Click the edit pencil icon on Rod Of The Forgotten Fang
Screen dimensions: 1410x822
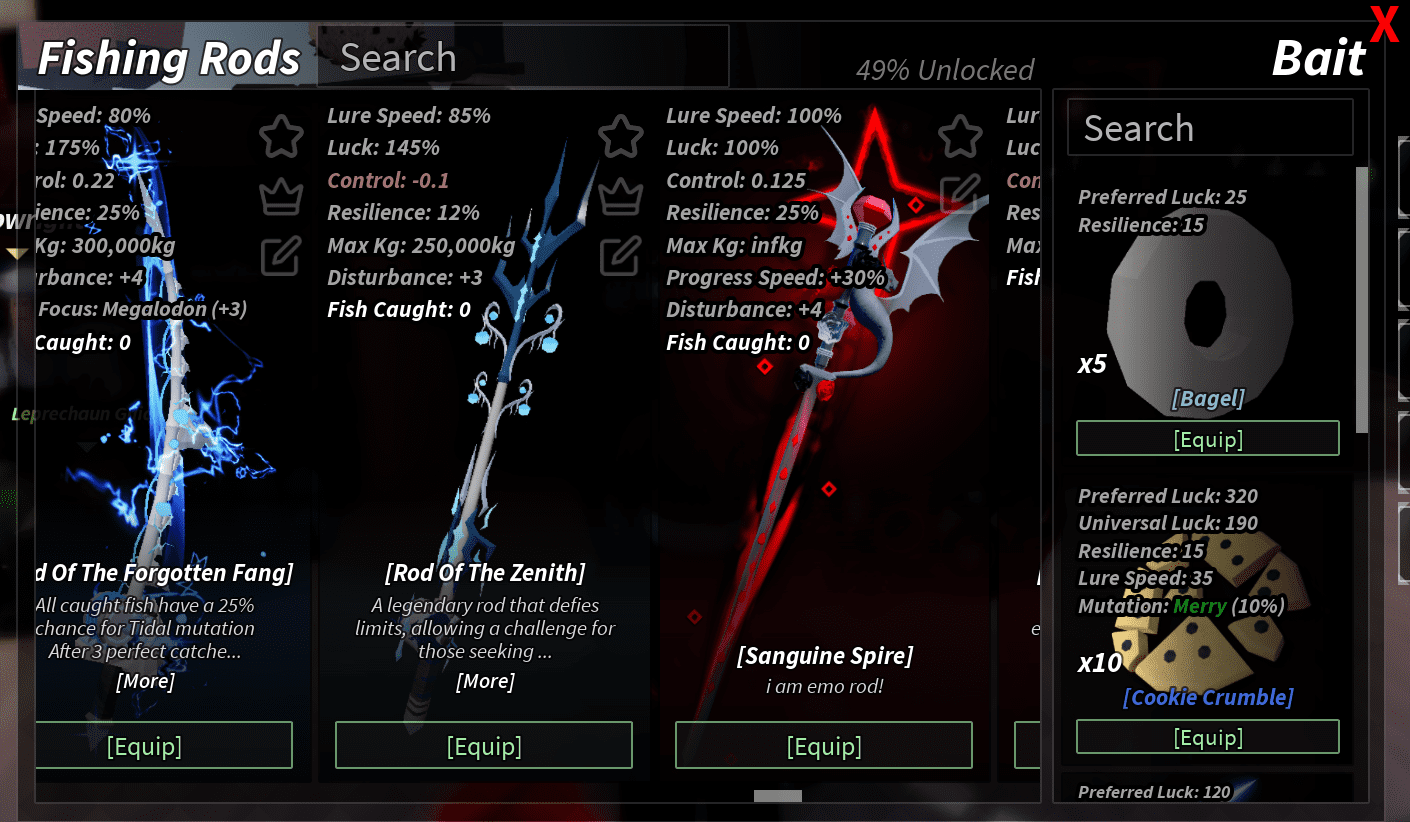click(281, 257)
